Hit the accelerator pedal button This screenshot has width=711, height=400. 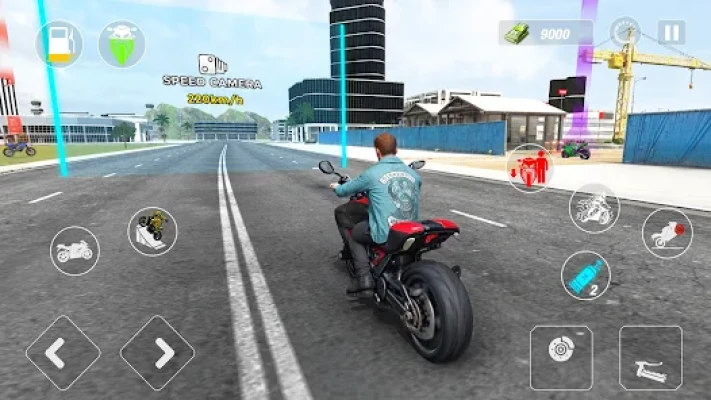pos(650,357)
